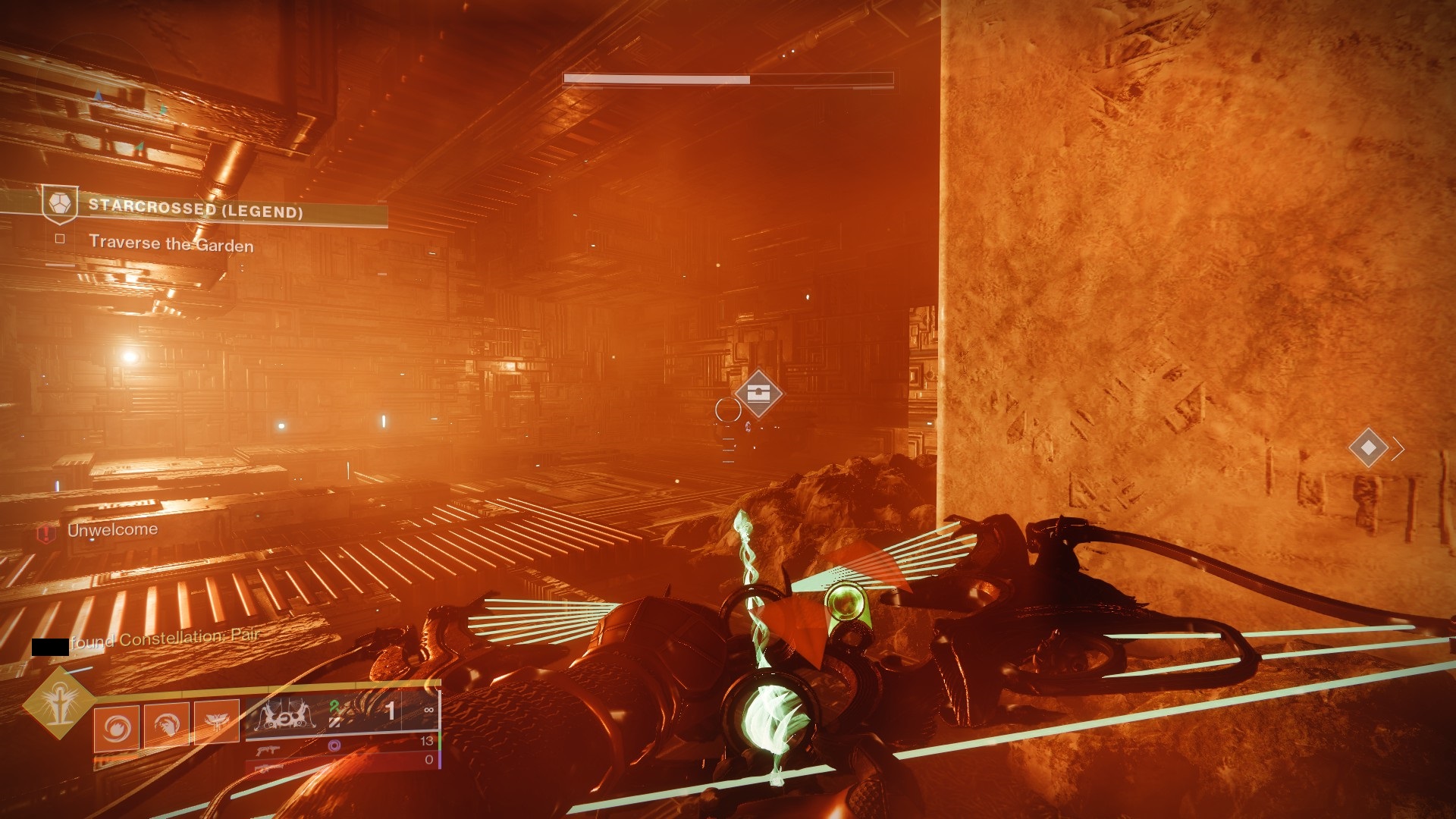Select the treasure chest waypoint marker
The width and height of the screenshot is (1456, 819).
[x=758, y=393]
